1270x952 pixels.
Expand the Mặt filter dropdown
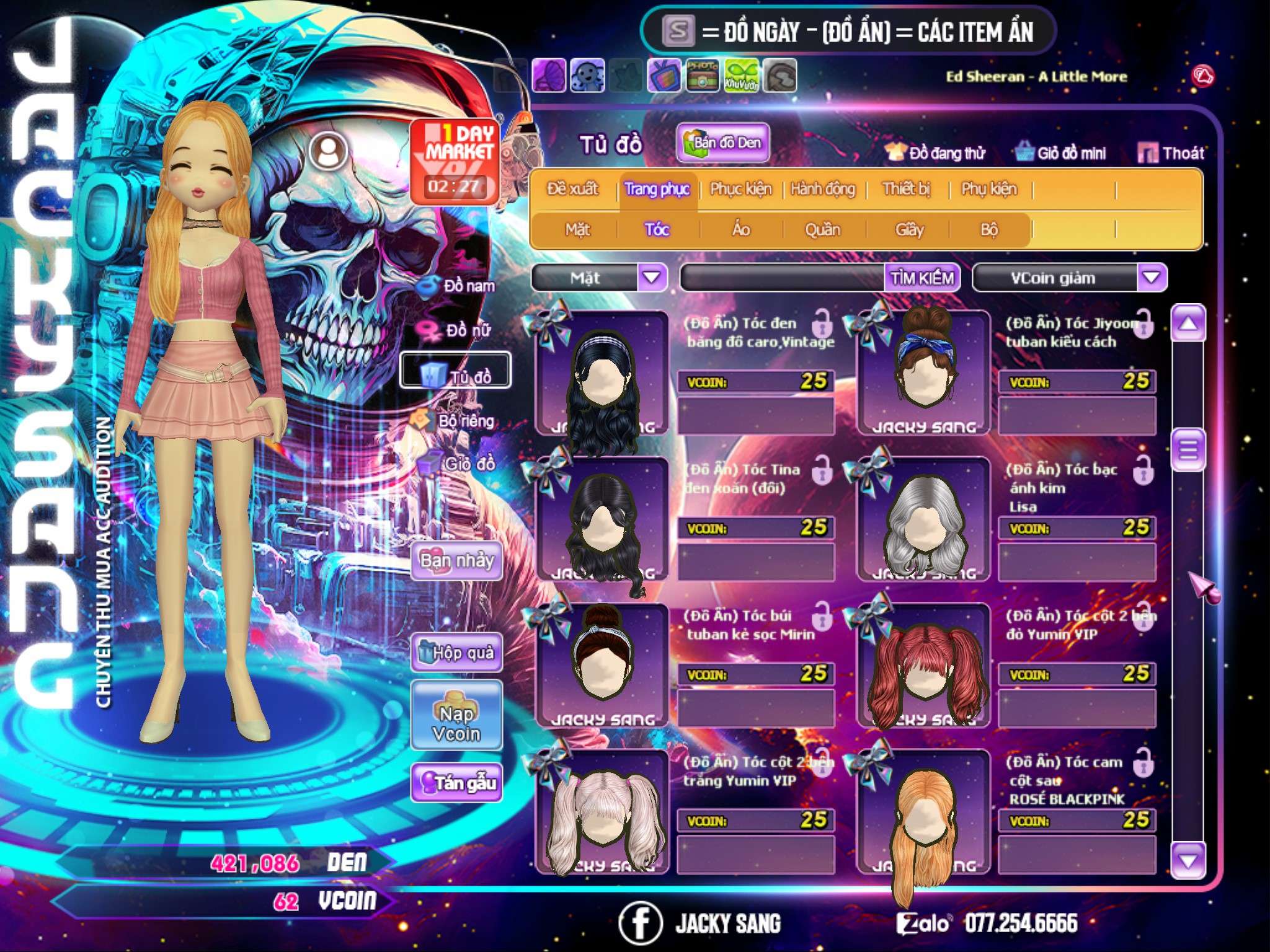click(x=652, y=278)
